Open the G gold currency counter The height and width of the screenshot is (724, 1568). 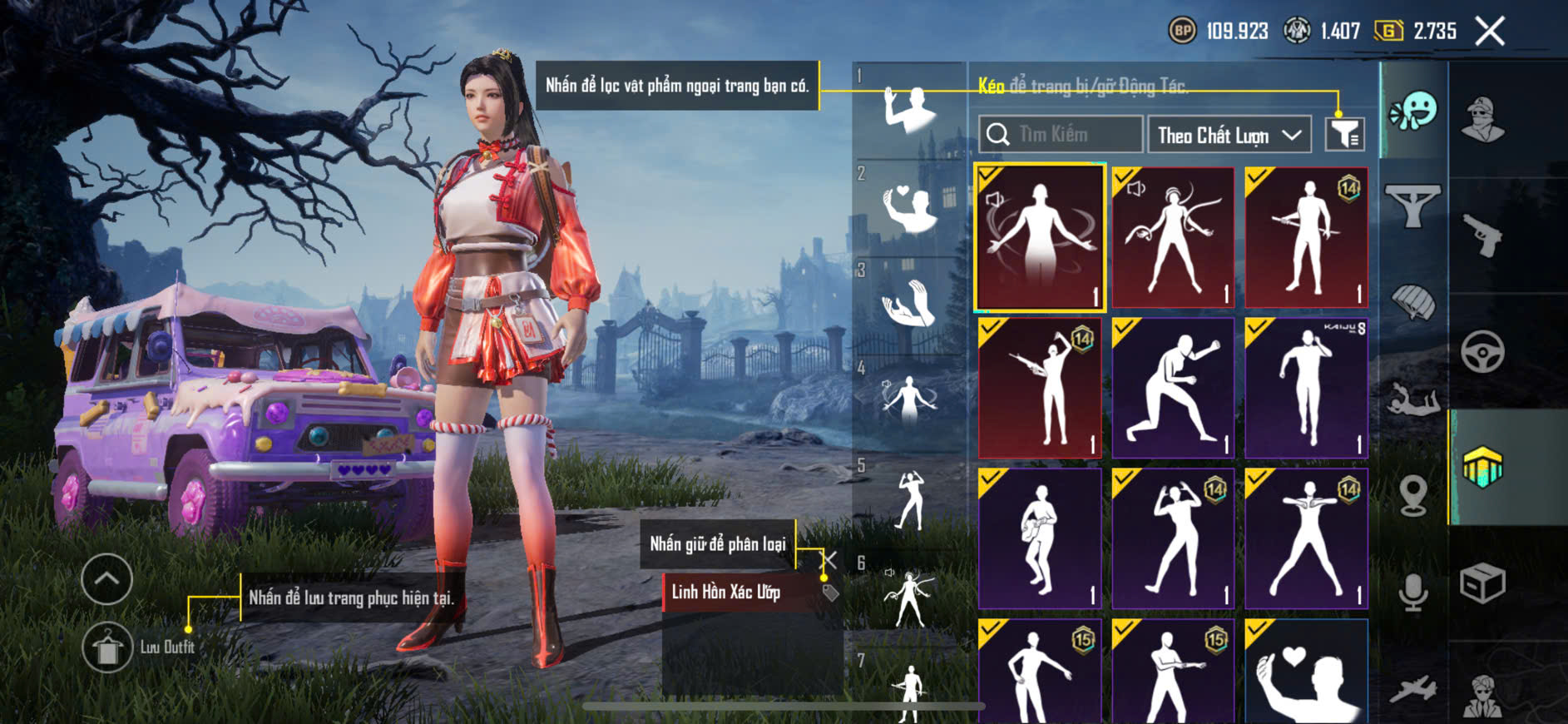1416,32
